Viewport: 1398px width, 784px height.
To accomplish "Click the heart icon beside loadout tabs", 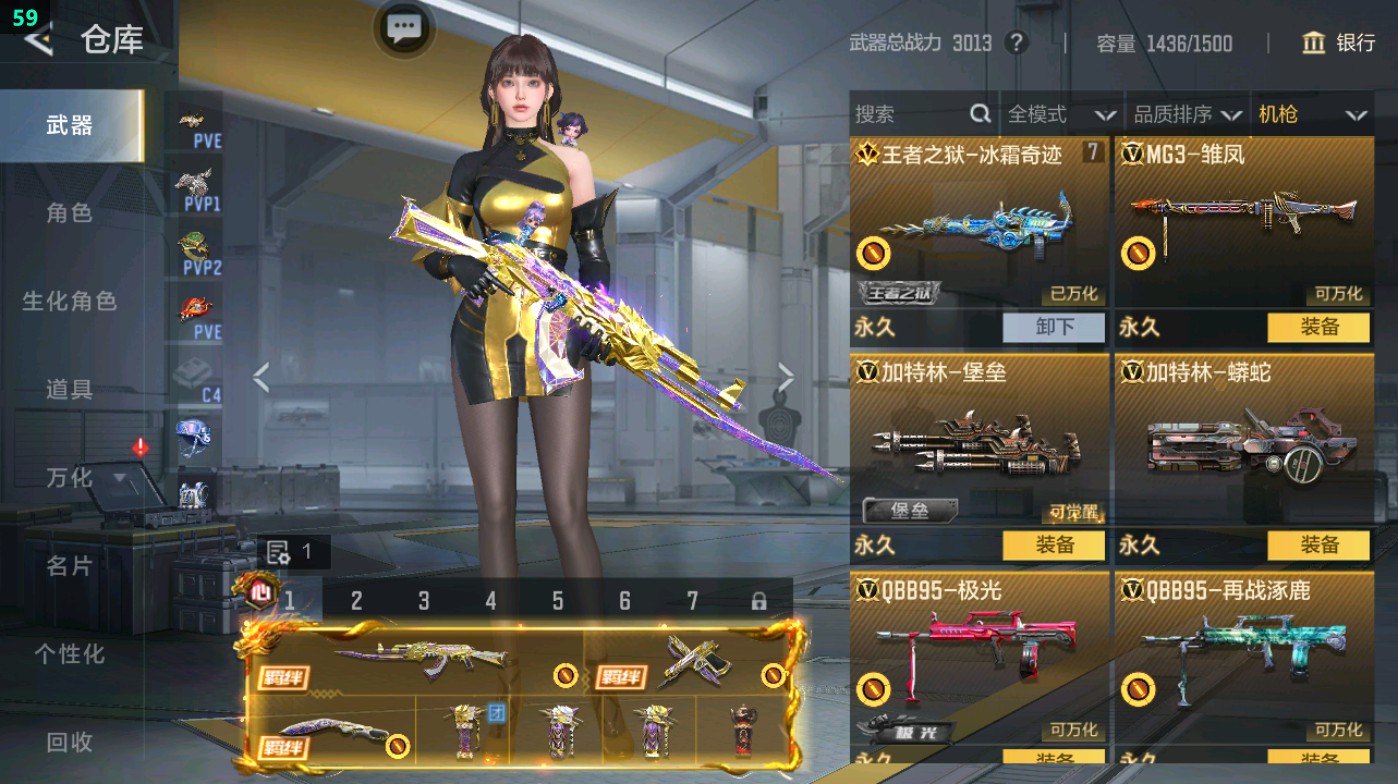I will pyautogui.click(x=262, y=594).
